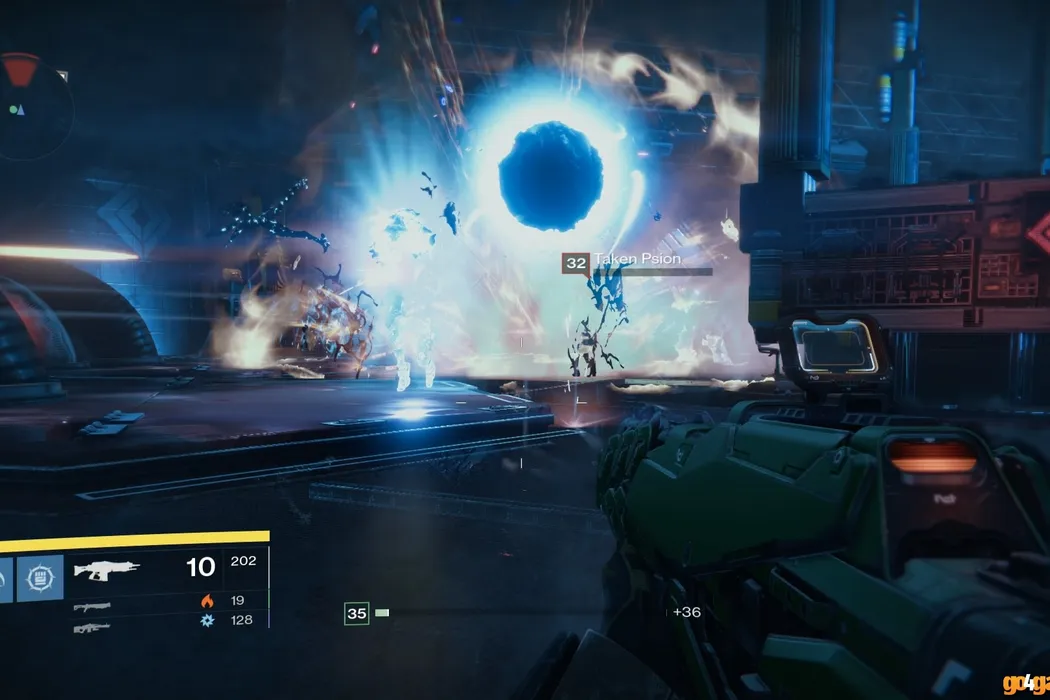Screen dimensions: 1050x700
Task: Switch to the heavy weapon icon
Action: click(x=92, y=627)
